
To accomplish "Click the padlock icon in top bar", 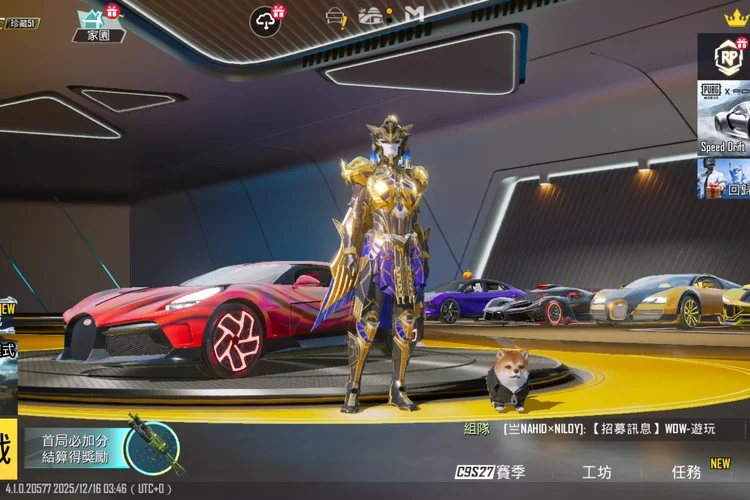I will pyautogui.click(x=335, y=16).
